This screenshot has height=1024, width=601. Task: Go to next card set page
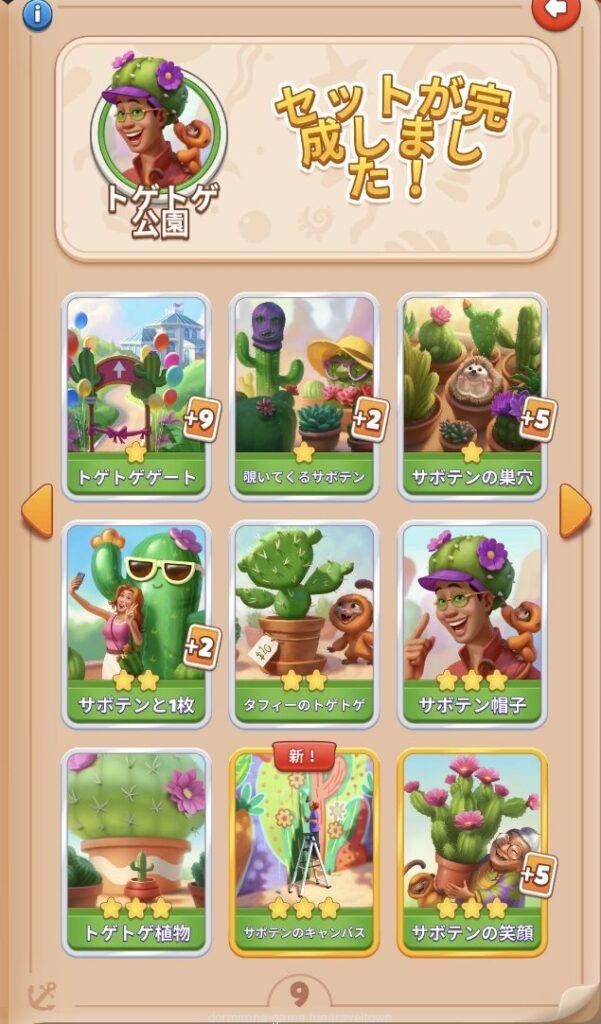click(x=574, y=510)
